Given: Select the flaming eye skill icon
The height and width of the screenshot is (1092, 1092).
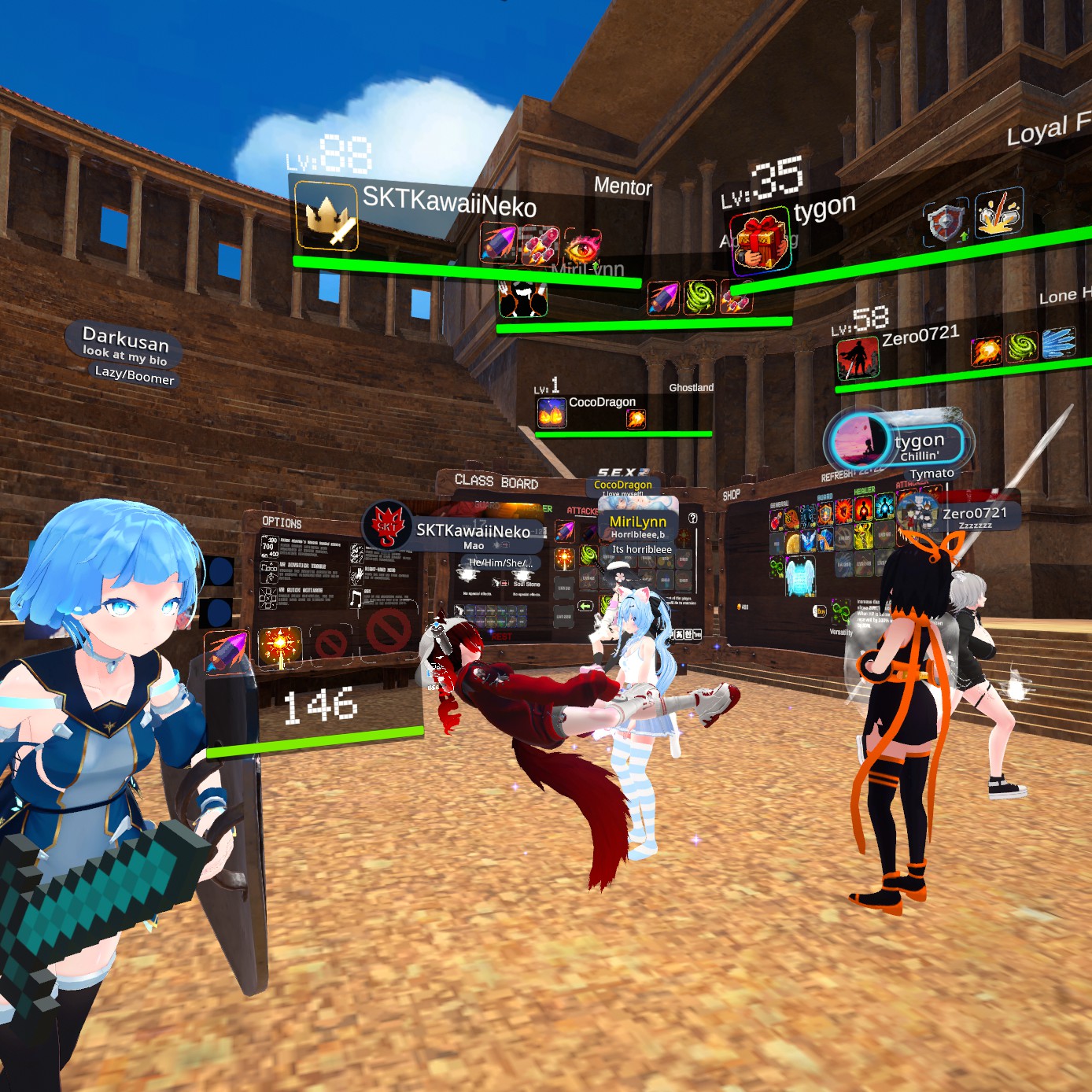Looking at the screenshot, I should 582,244.
